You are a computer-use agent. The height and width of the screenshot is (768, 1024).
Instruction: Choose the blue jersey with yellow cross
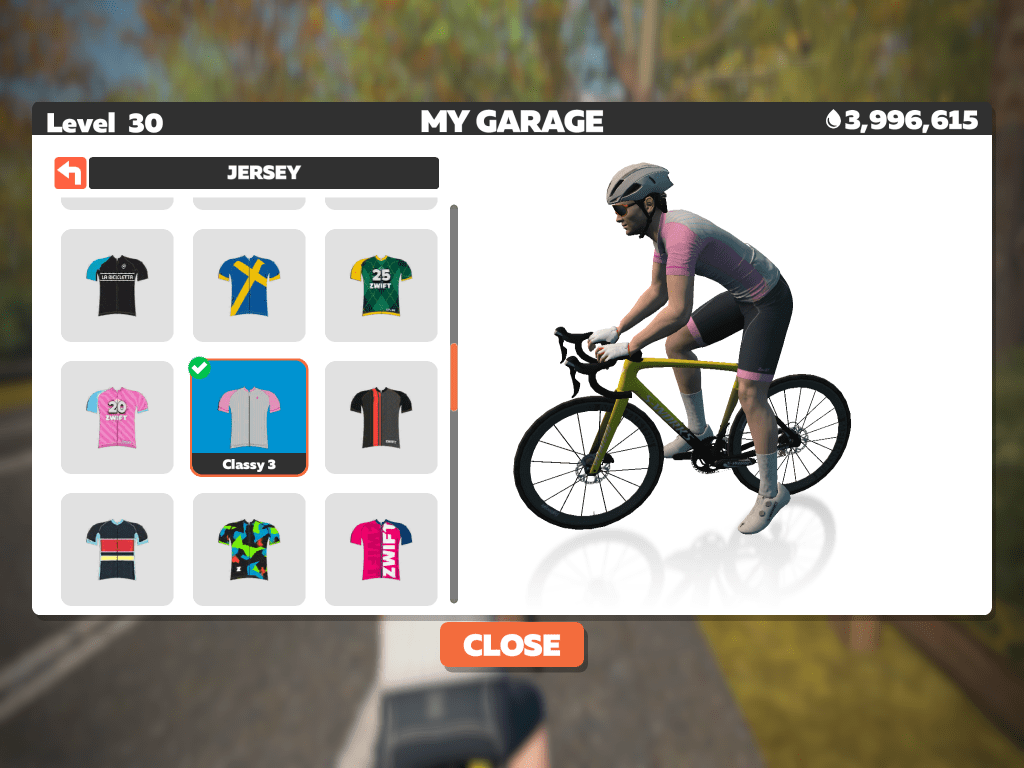coord(249,285)
